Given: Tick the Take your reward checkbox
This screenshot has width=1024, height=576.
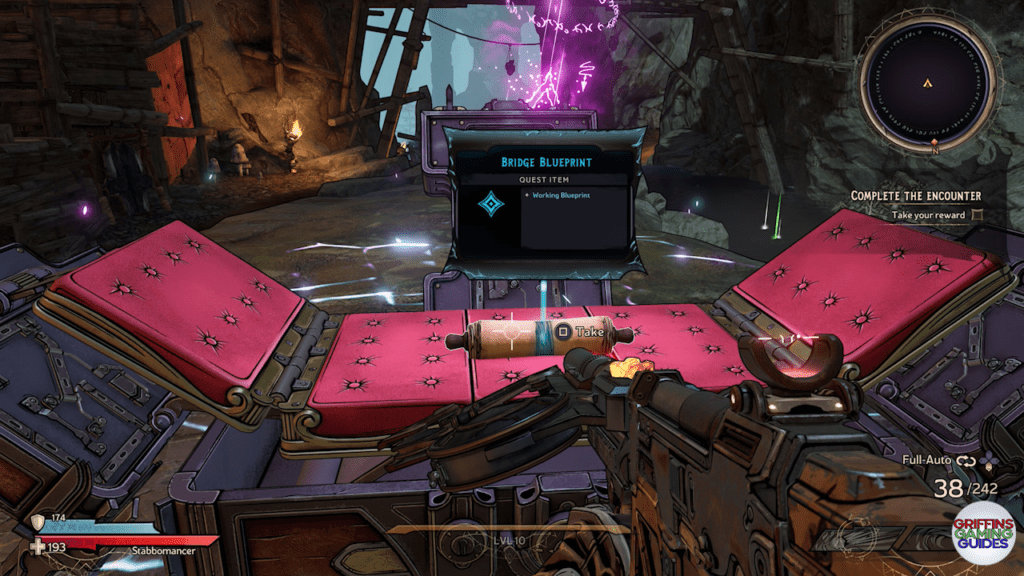Looking at the screenshot, I should [977, 214].
